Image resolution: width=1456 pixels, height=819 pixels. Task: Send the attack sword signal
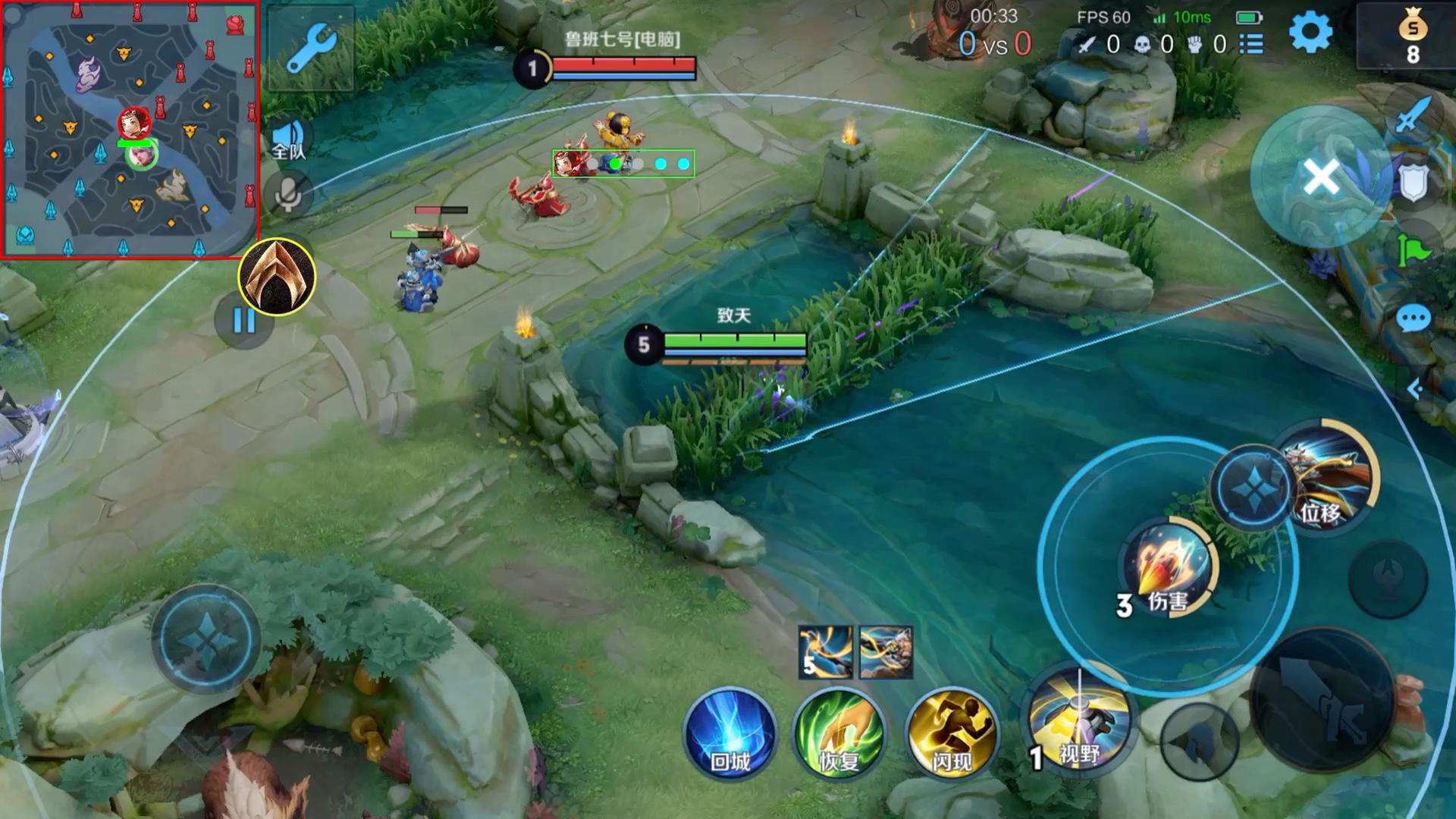pos(1413,115)
